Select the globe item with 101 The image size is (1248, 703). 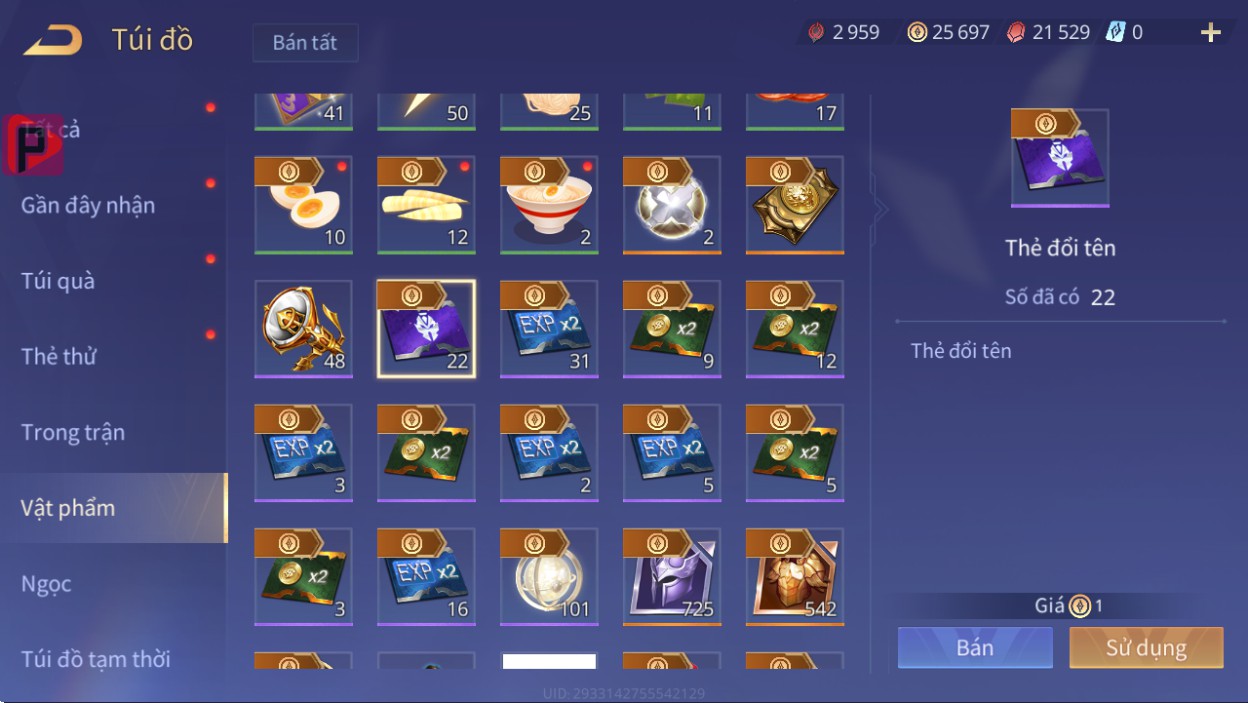(x=549, y=576)
